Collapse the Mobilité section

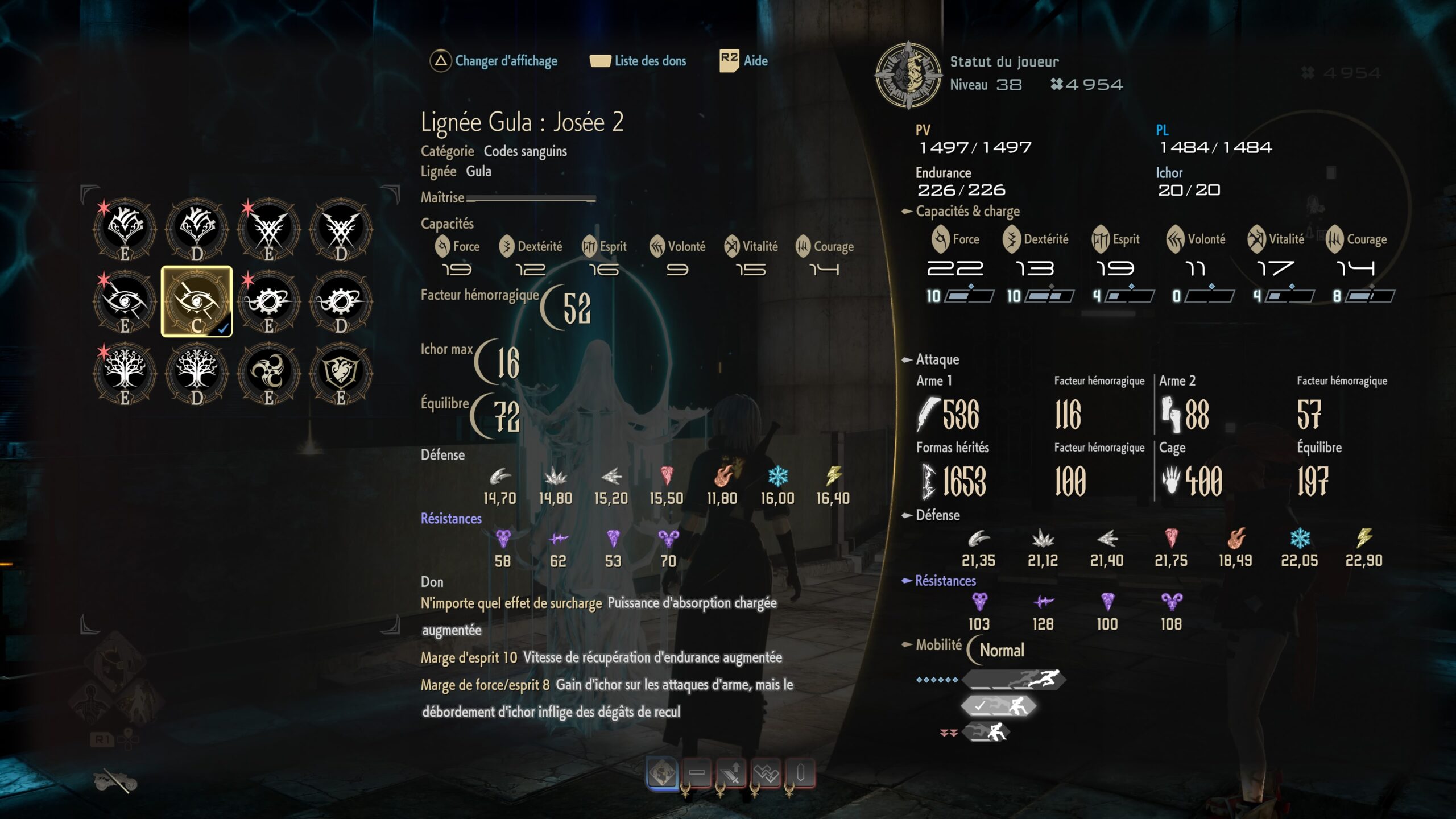pos(906,646)
